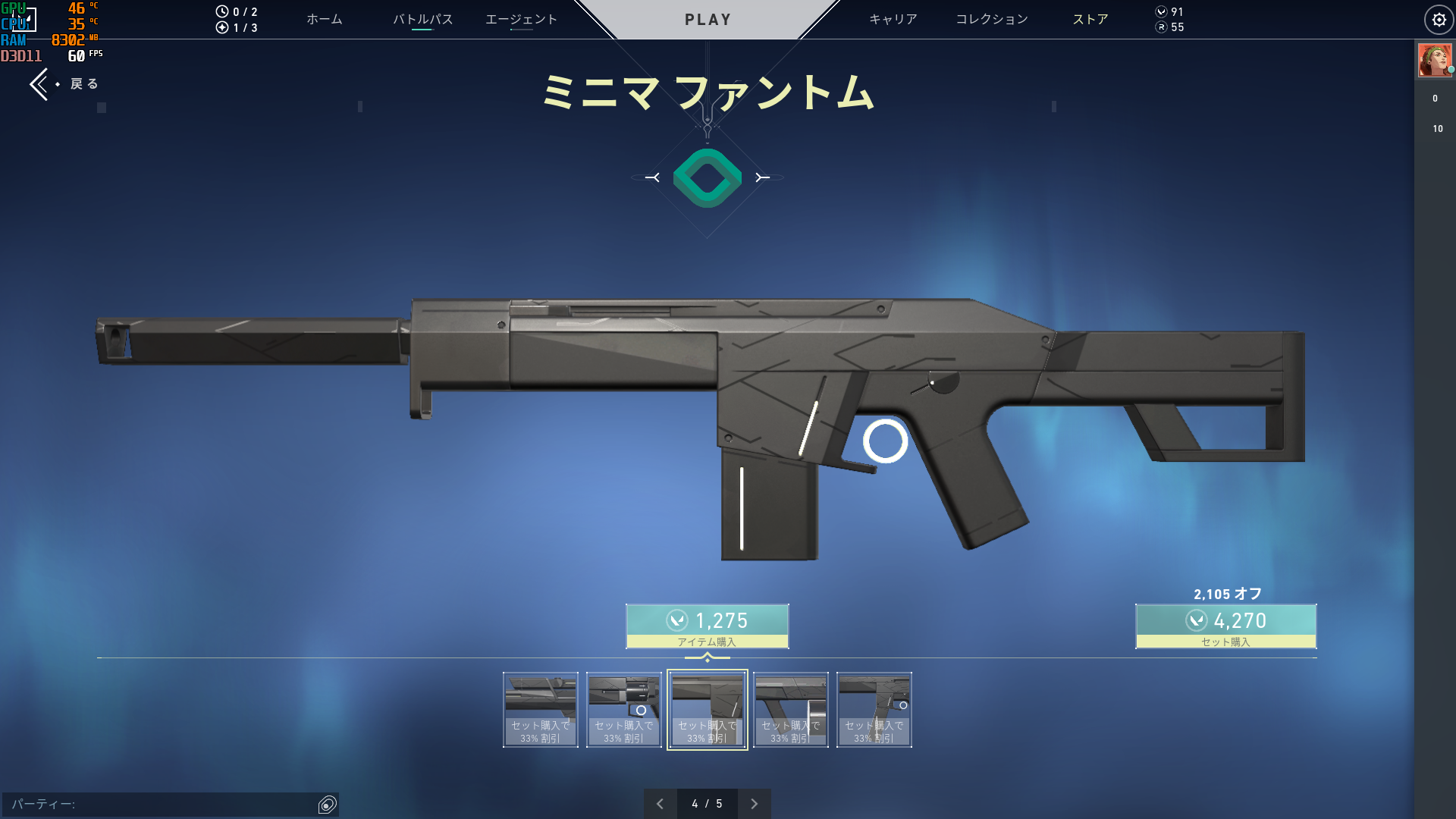Viewport: 1456px width, 819px height.
Task: Open the settings gear menu
Action: pyautogui.click(x=1439, y=19)
